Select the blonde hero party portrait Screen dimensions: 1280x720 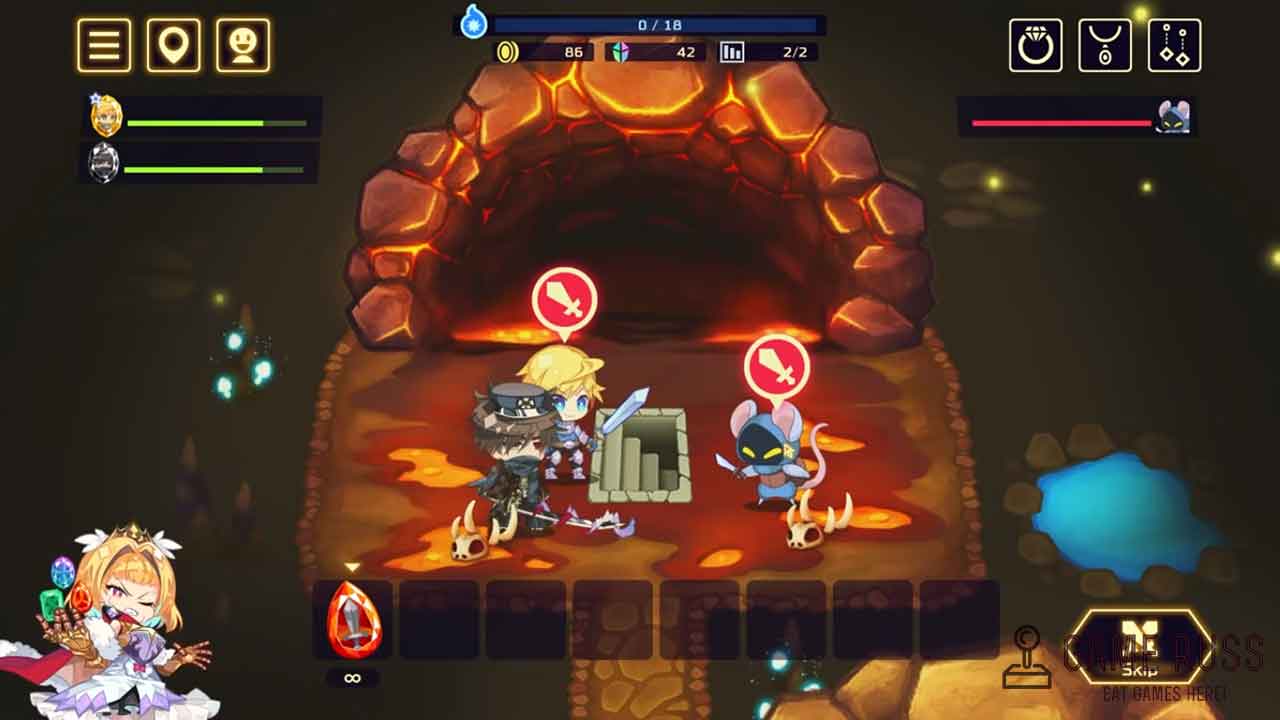click(106, 118)
